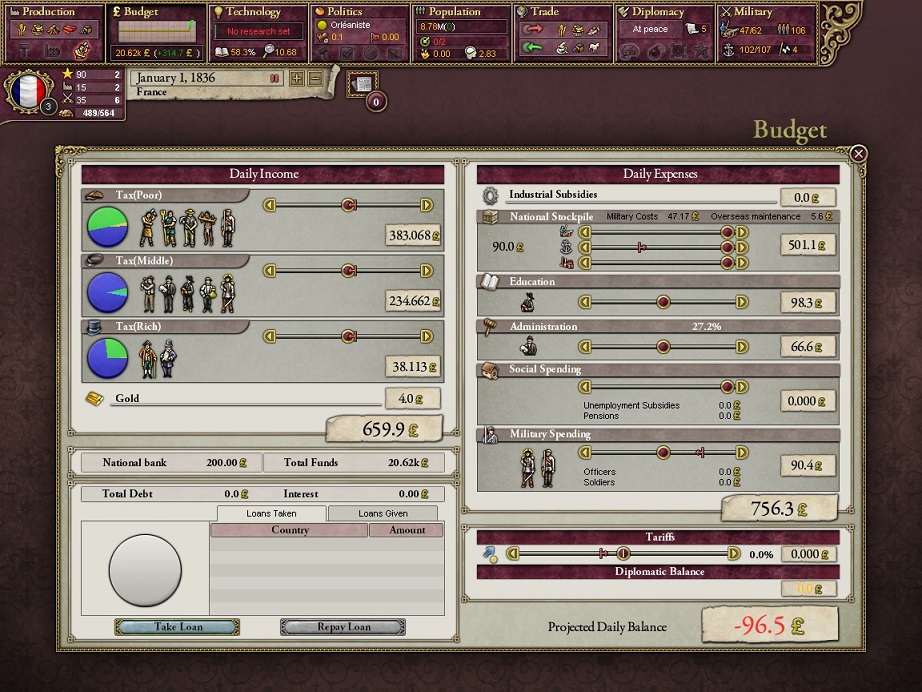Close the Budget window
The image size is (922, 692).
858,154
